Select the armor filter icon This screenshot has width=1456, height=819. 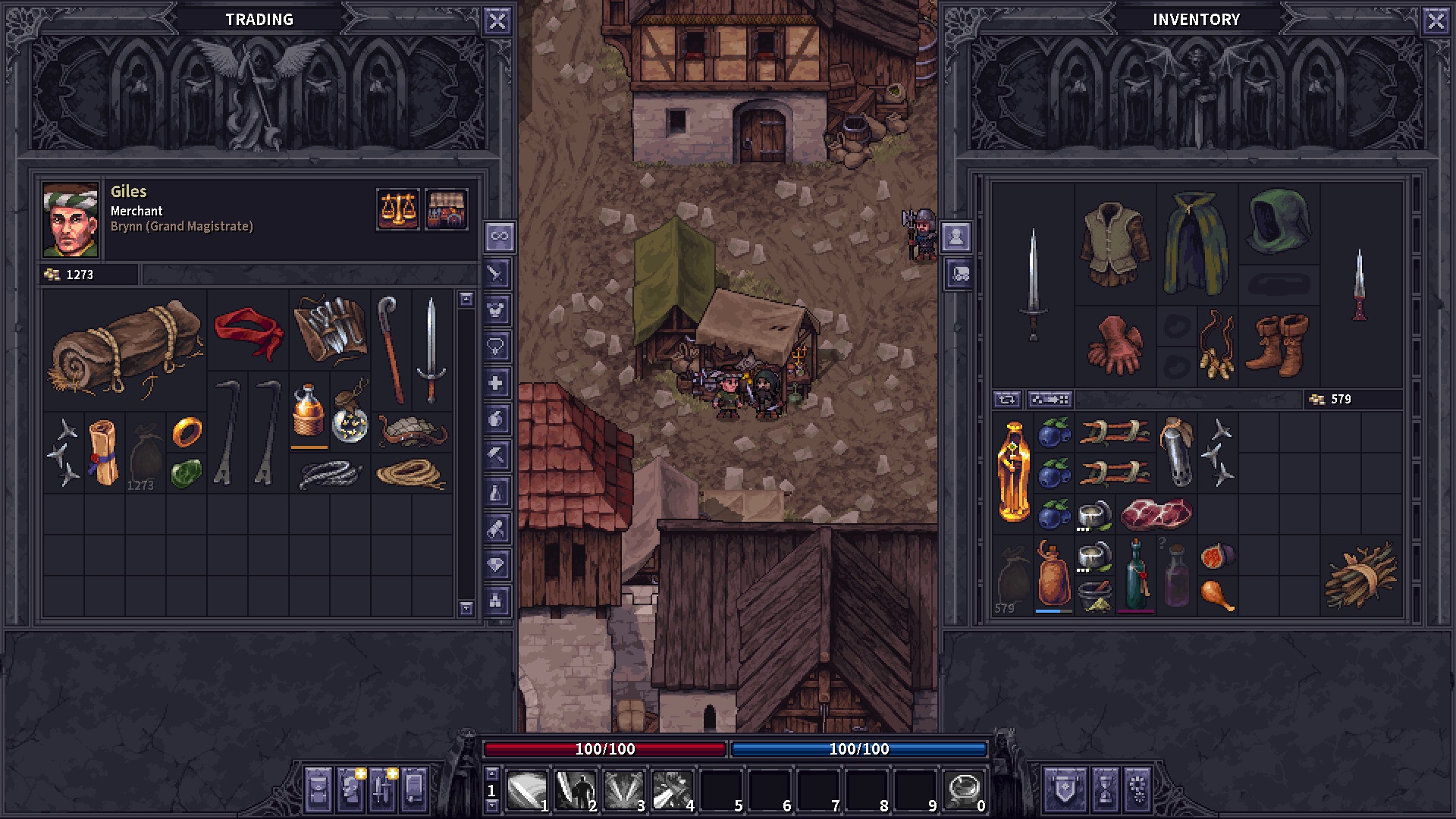[x=497, y=308]
